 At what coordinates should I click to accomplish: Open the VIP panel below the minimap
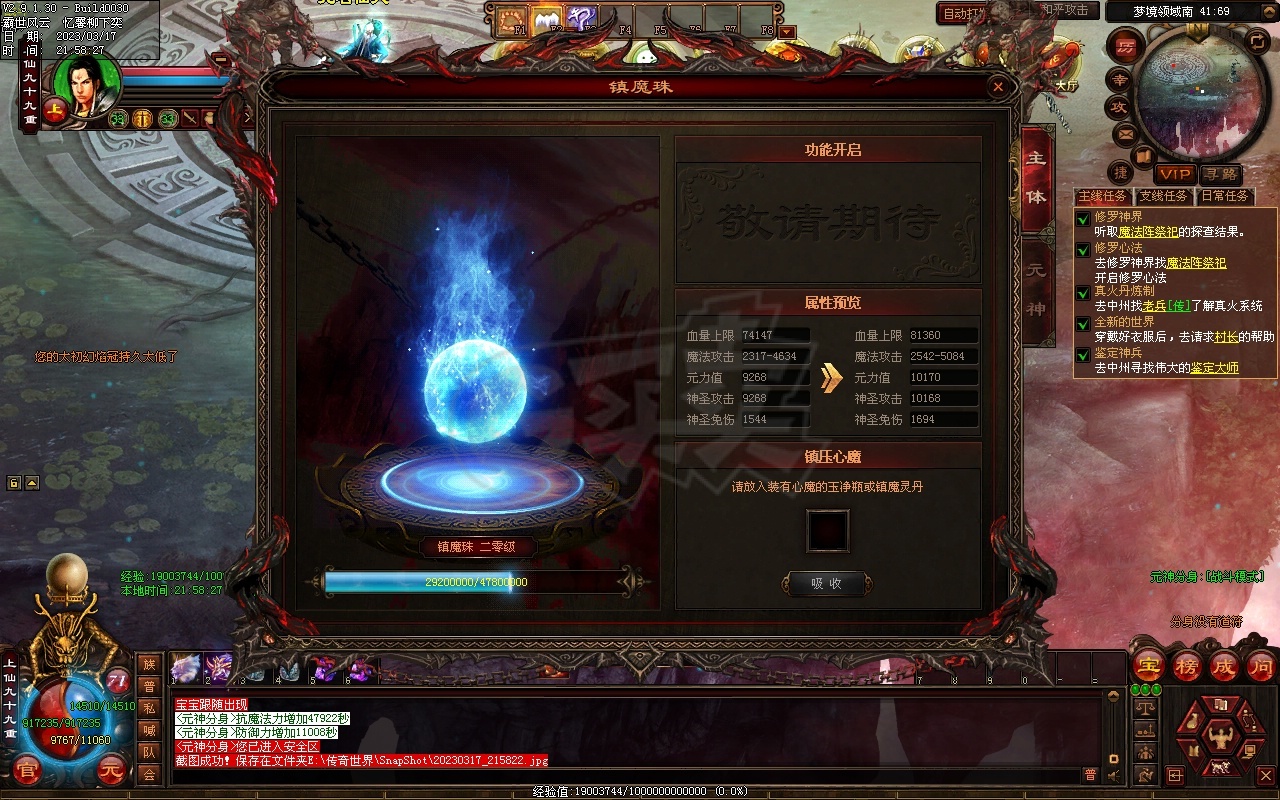[1174, 174]
